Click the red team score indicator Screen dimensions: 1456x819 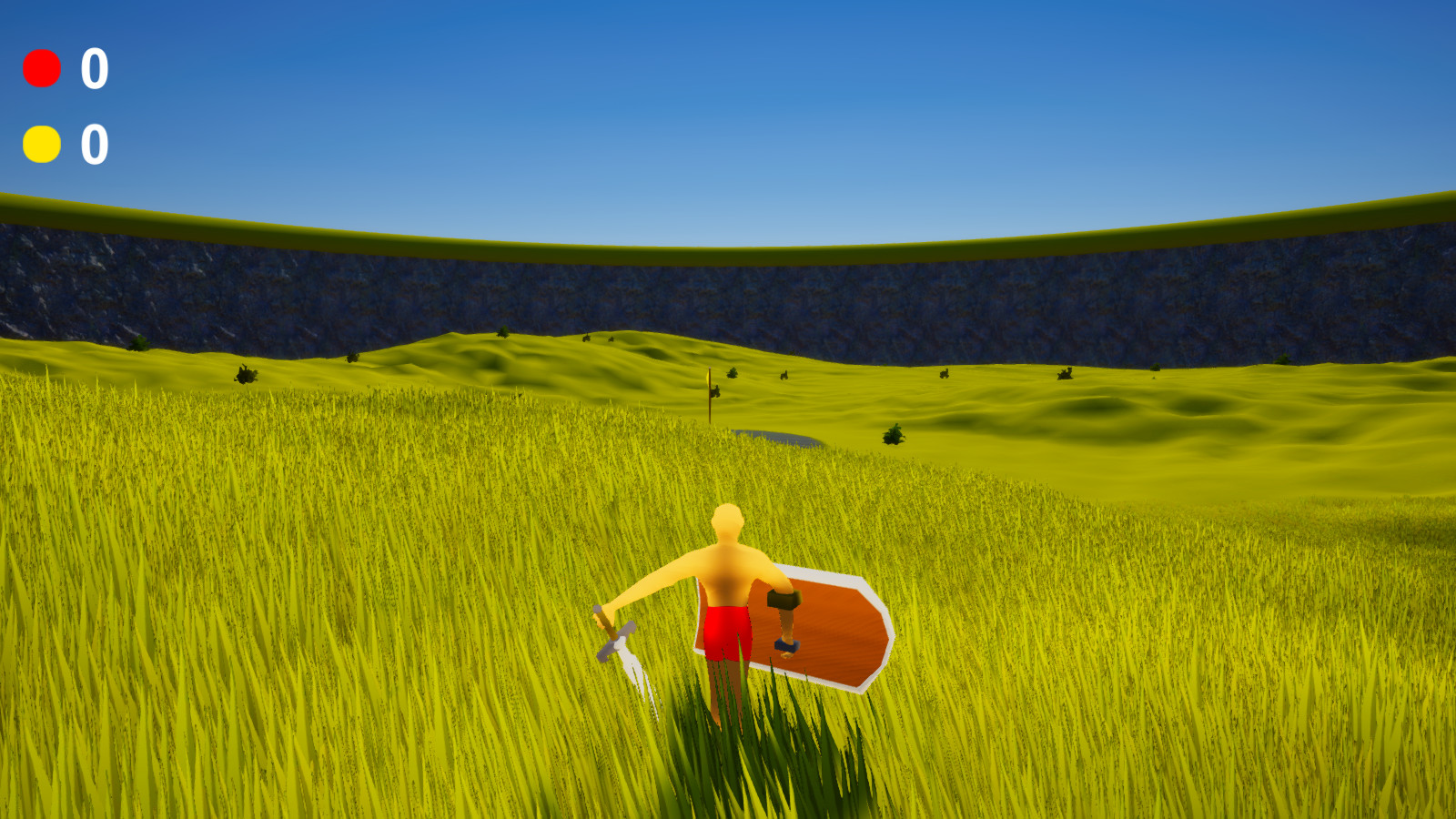pos(43,66)
